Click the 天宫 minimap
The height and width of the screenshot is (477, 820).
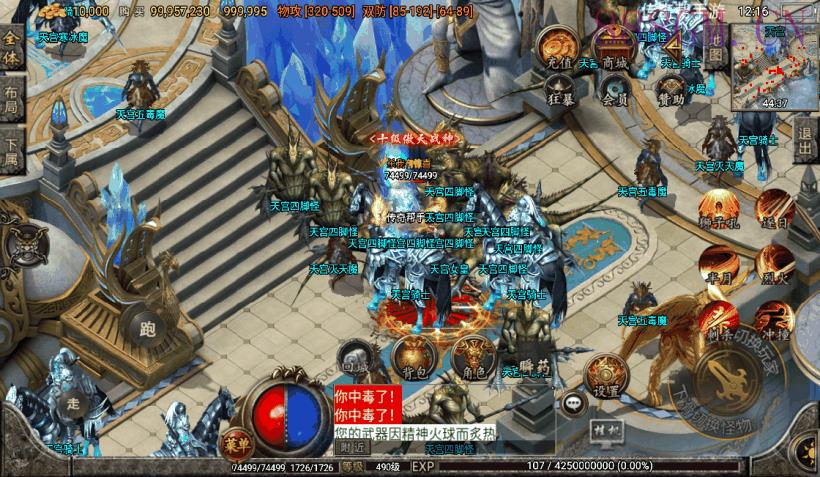coord(774,66)
